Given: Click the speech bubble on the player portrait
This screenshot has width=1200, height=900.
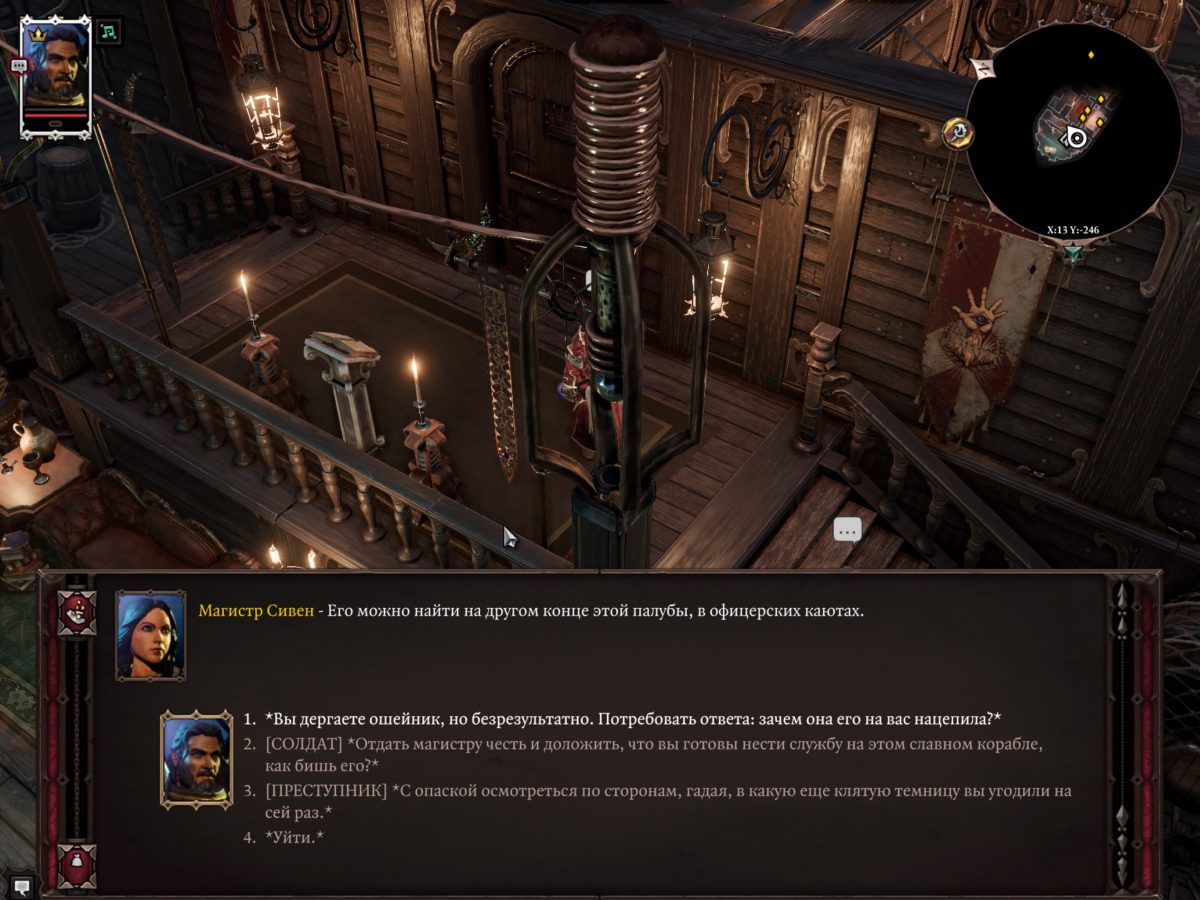Looking at the screenshot, I should click(19, 65).
